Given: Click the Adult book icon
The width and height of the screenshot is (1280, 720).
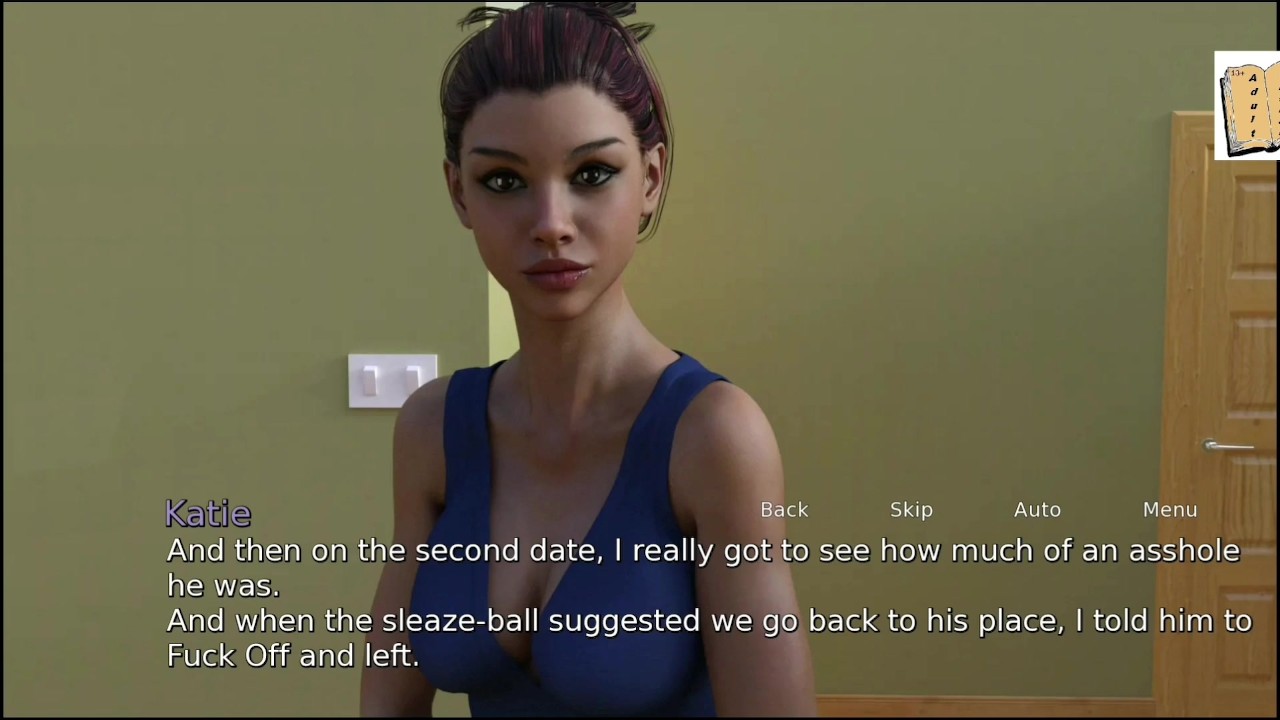Looking at the screenshot, I should (x=1248, y=106).
